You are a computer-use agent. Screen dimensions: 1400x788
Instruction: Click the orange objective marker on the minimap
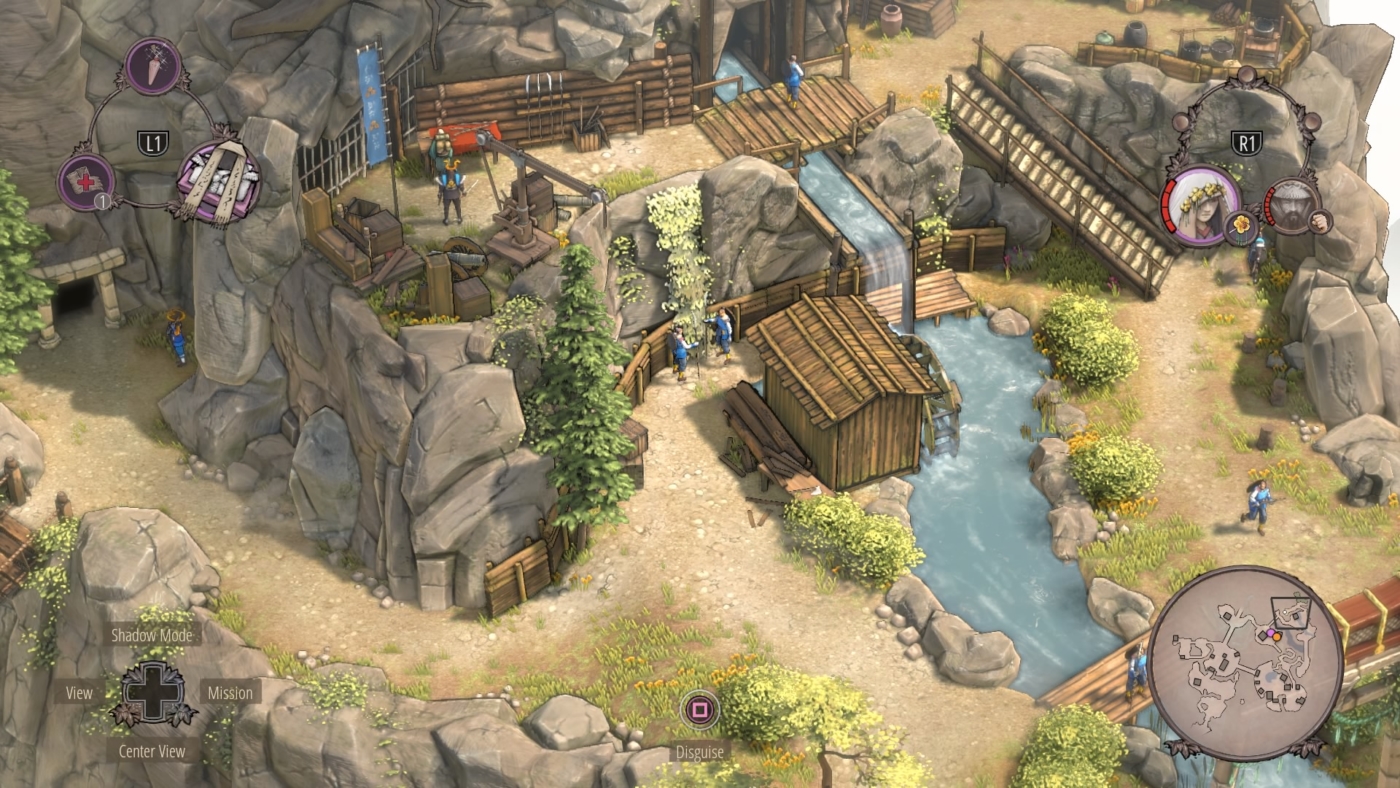point(1276,637)
